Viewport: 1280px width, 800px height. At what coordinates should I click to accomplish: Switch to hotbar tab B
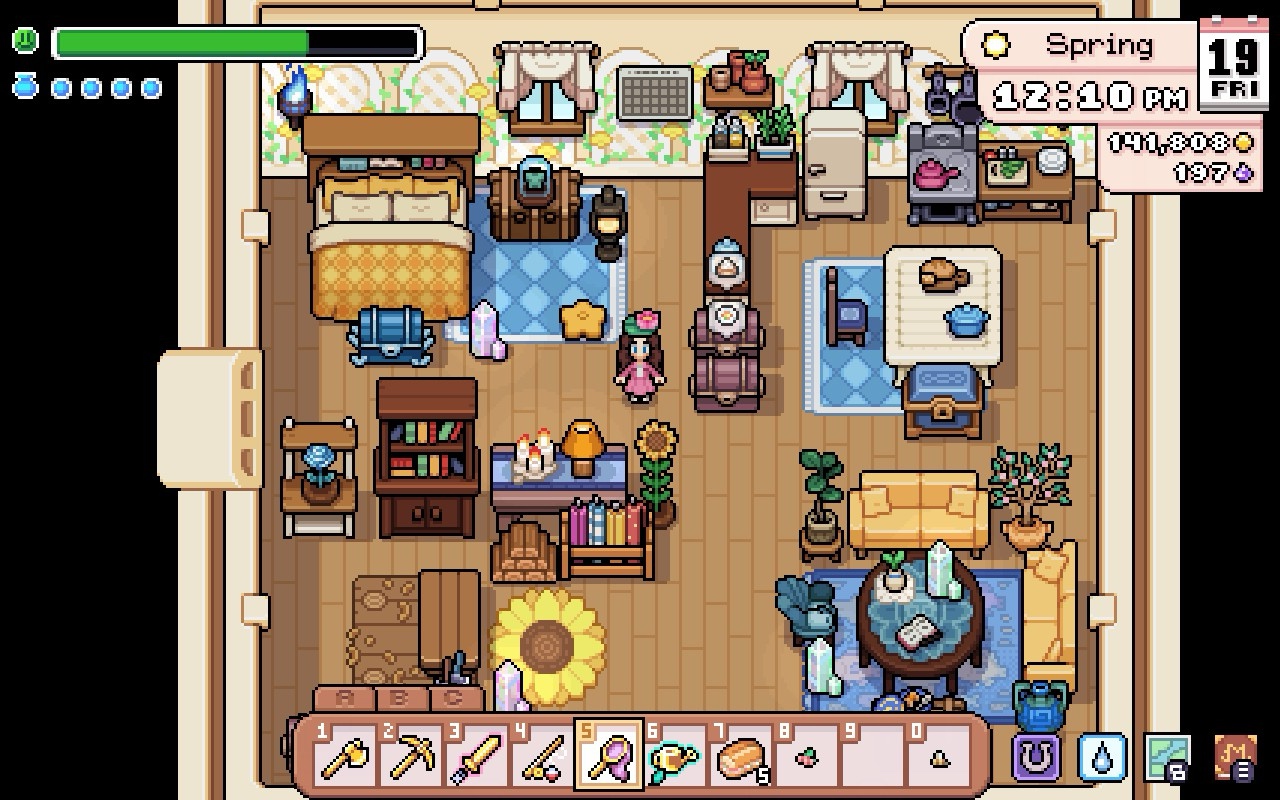[399, 699]
